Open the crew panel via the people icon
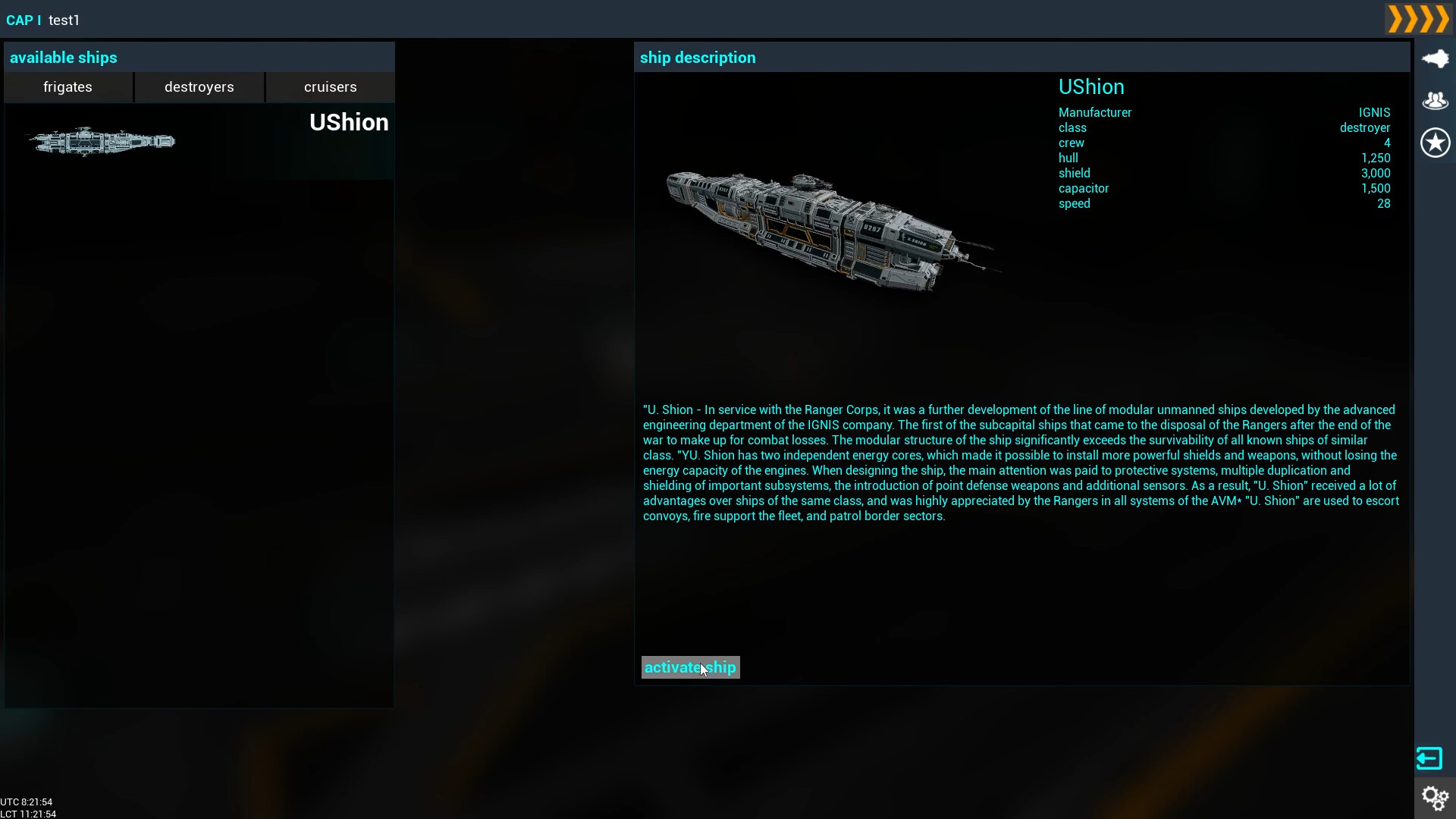 tap(1436, 100)
